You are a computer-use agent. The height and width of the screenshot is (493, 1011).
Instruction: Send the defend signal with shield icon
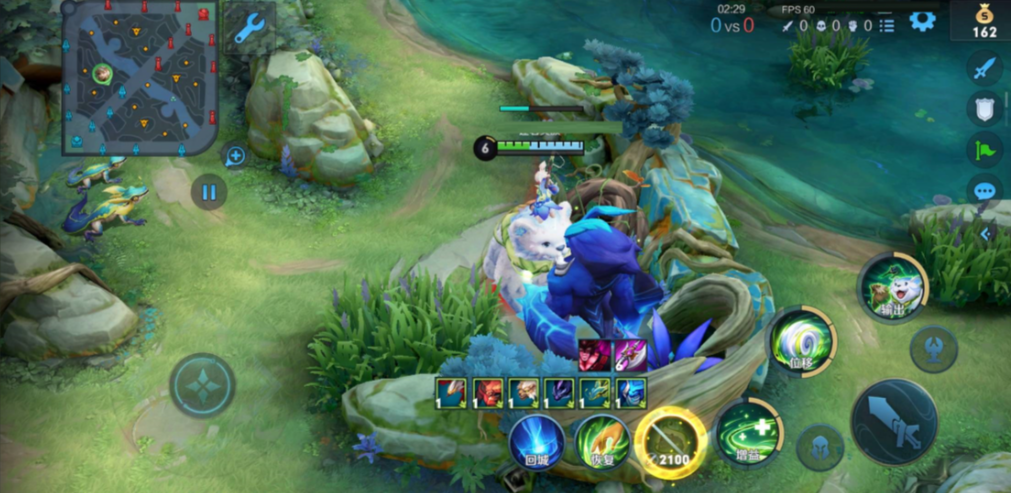coord(985,109)
